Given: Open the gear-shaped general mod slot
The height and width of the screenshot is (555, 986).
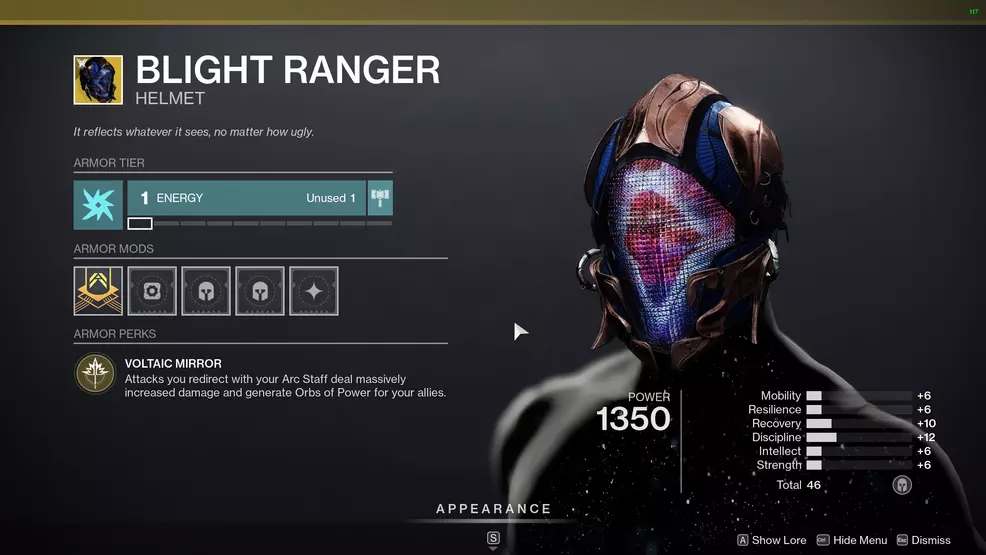Looking at the screenshot, I should [x=152, y=291].
